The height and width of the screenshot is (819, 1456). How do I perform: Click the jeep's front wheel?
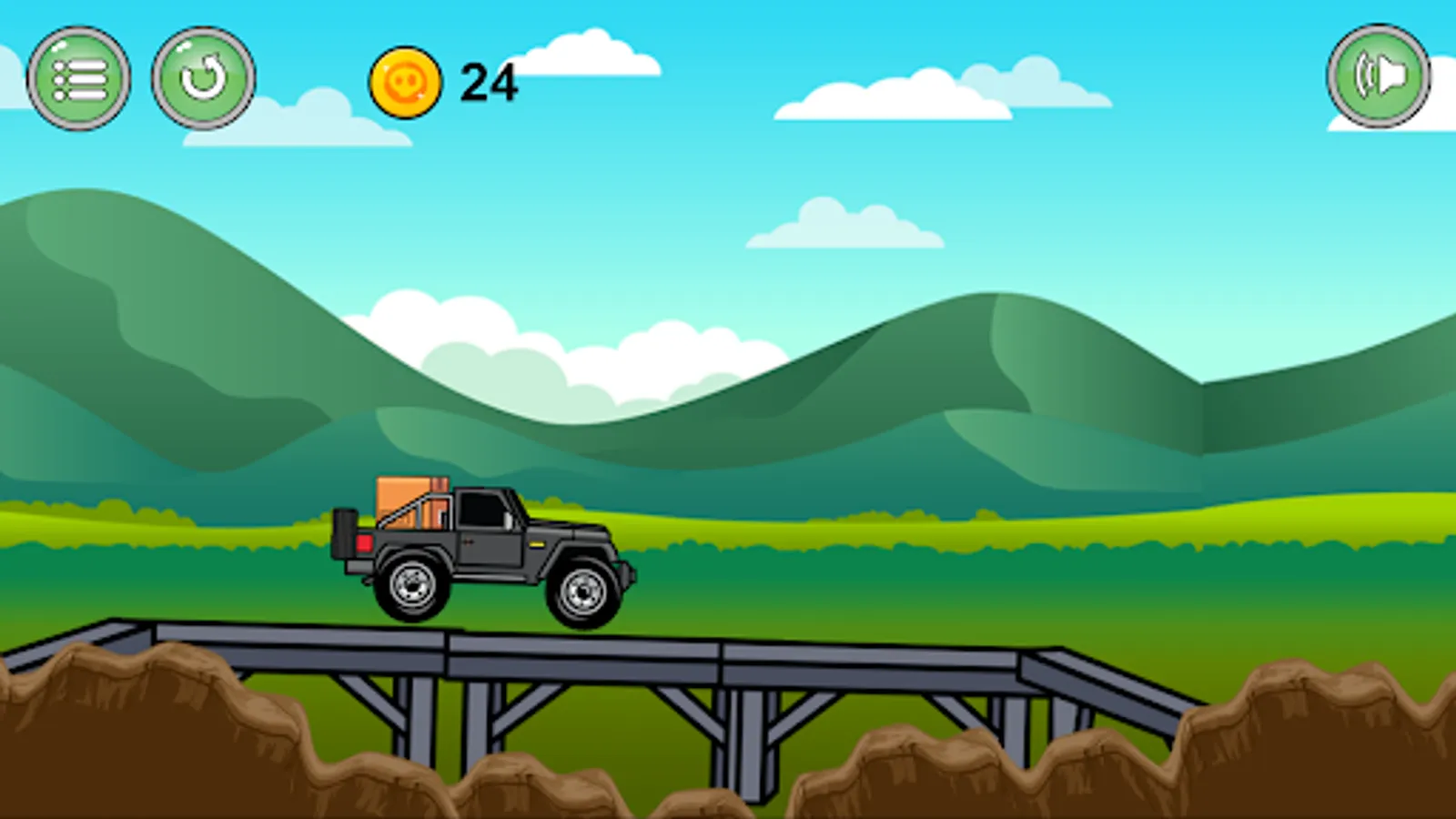click(582, 591)
